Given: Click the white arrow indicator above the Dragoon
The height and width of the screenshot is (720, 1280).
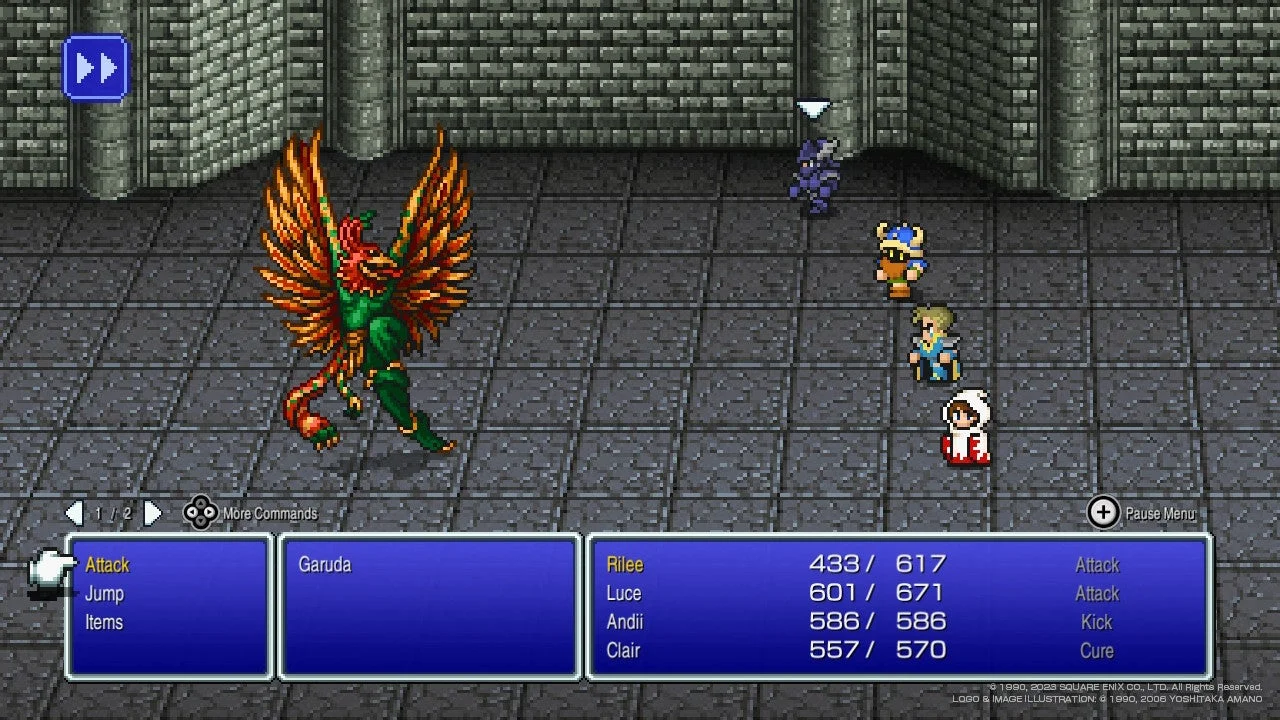Looking at the screenshot, I should point(813,108).
